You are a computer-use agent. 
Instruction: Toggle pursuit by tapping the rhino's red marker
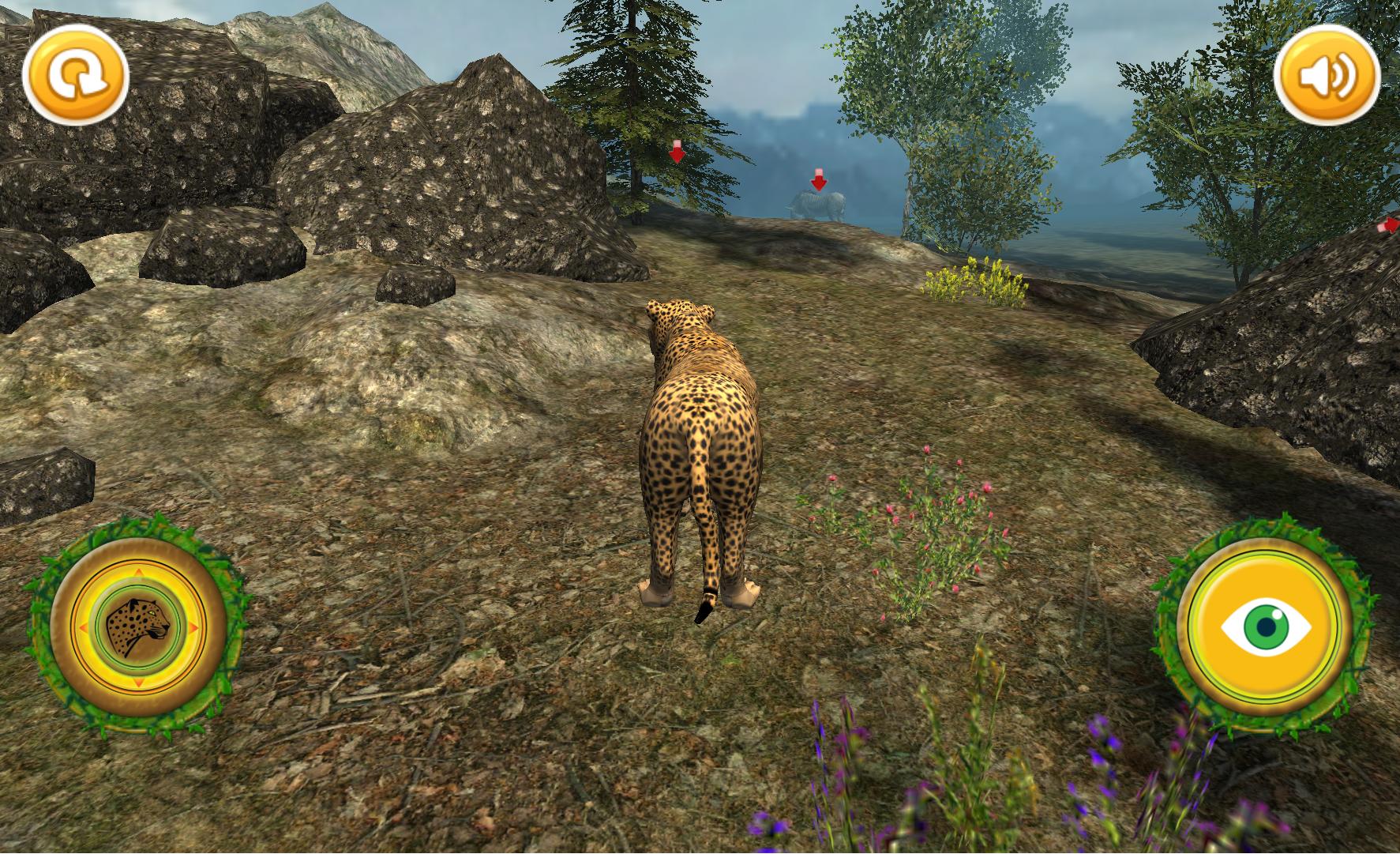point(820,179)
